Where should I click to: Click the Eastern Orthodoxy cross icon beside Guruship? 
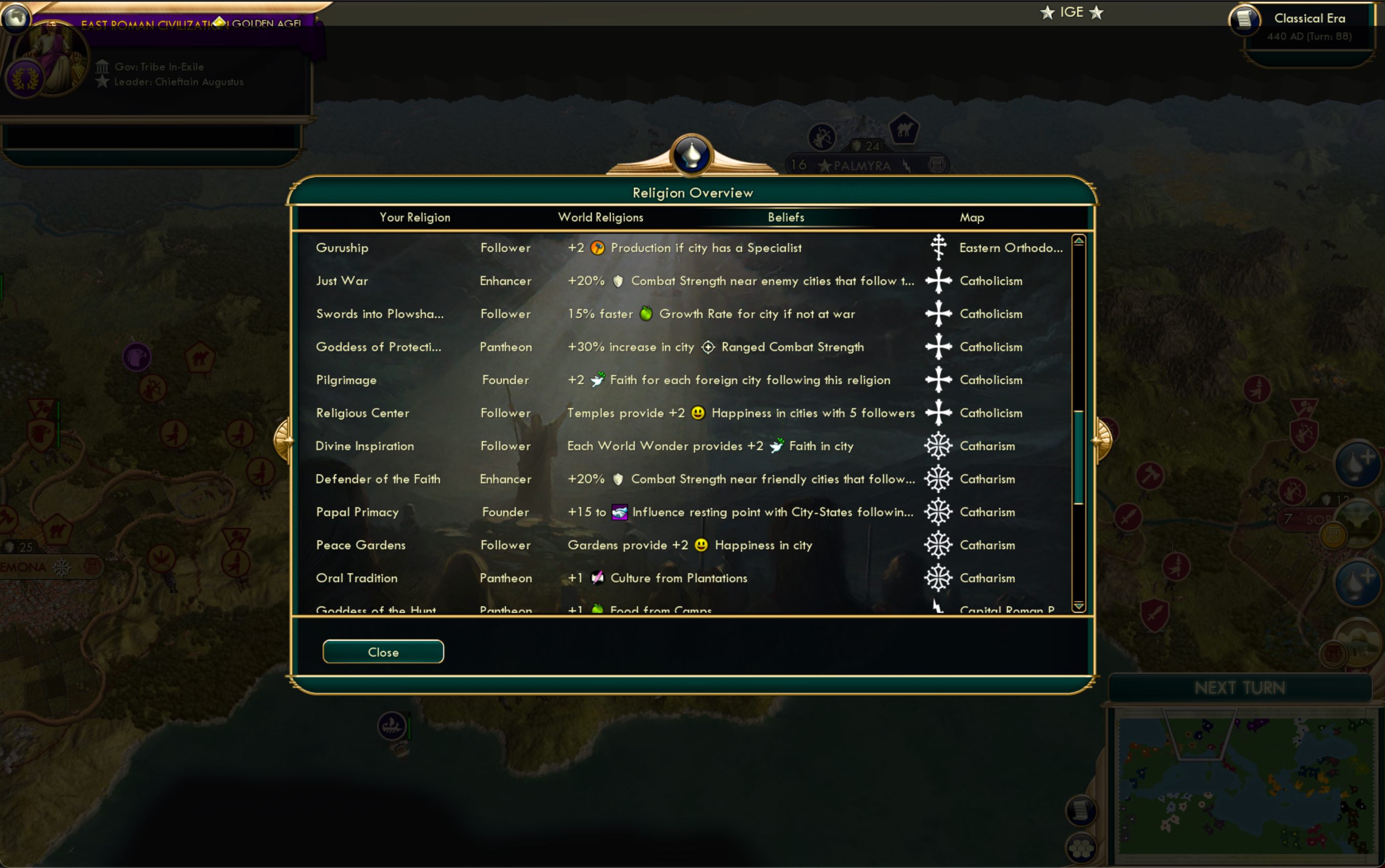pos(939,247)
